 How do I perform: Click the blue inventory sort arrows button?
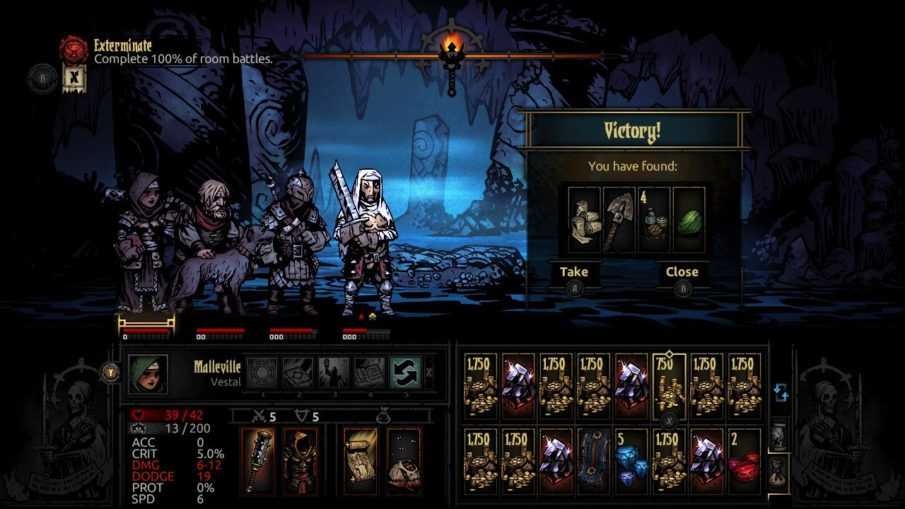pos(781,393)
